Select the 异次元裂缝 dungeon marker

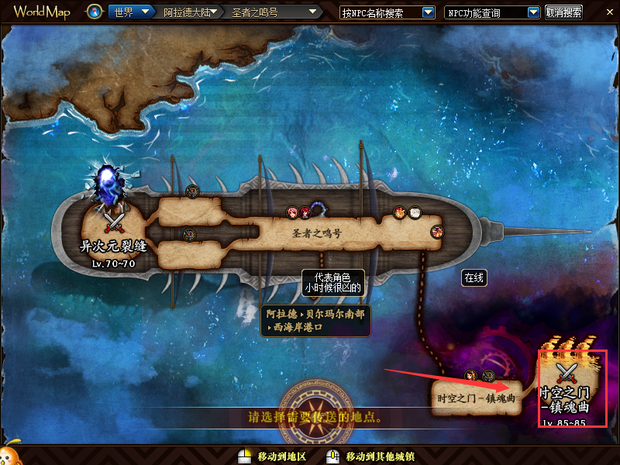point(111,215)
